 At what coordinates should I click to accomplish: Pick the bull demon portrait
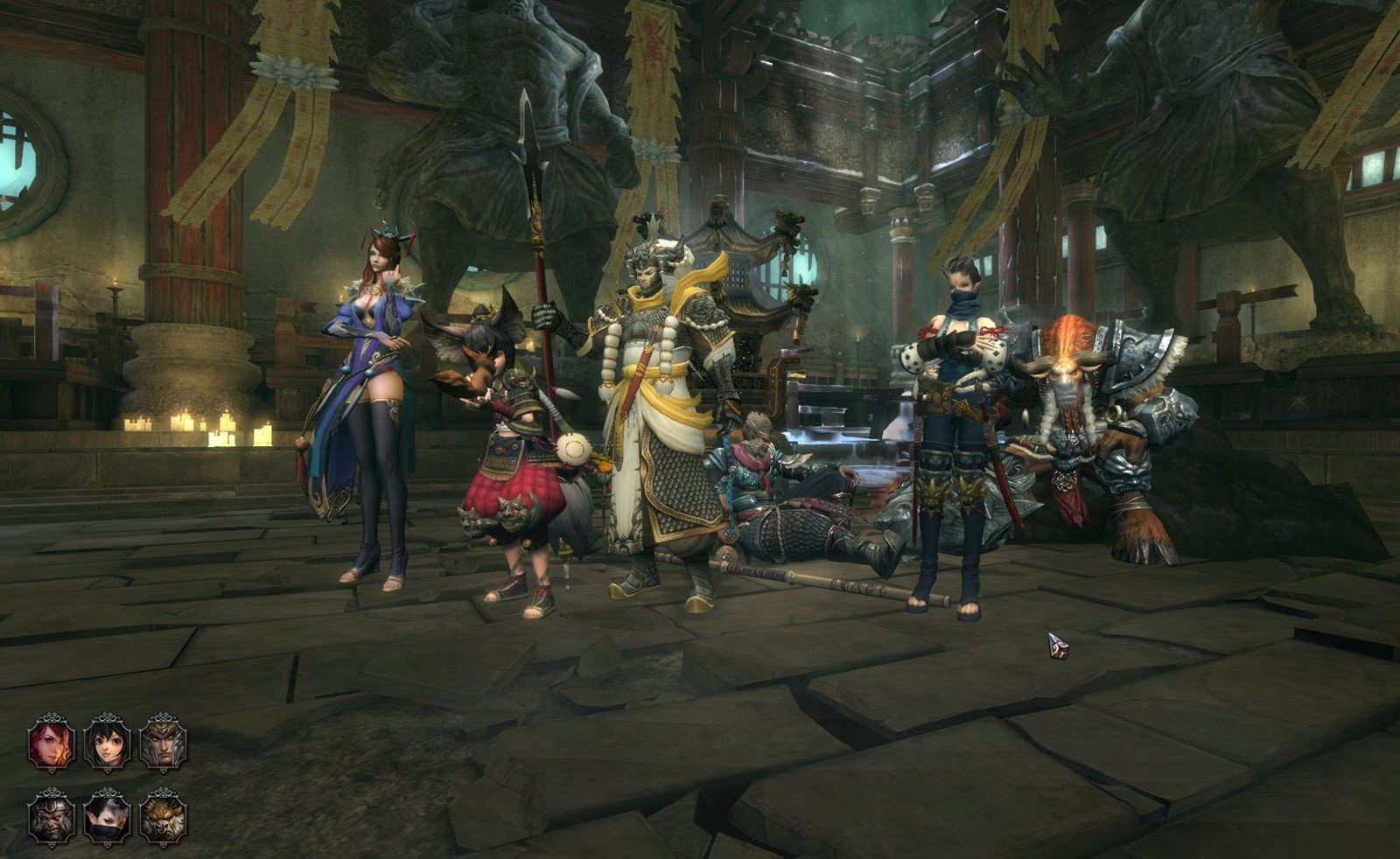163,817
